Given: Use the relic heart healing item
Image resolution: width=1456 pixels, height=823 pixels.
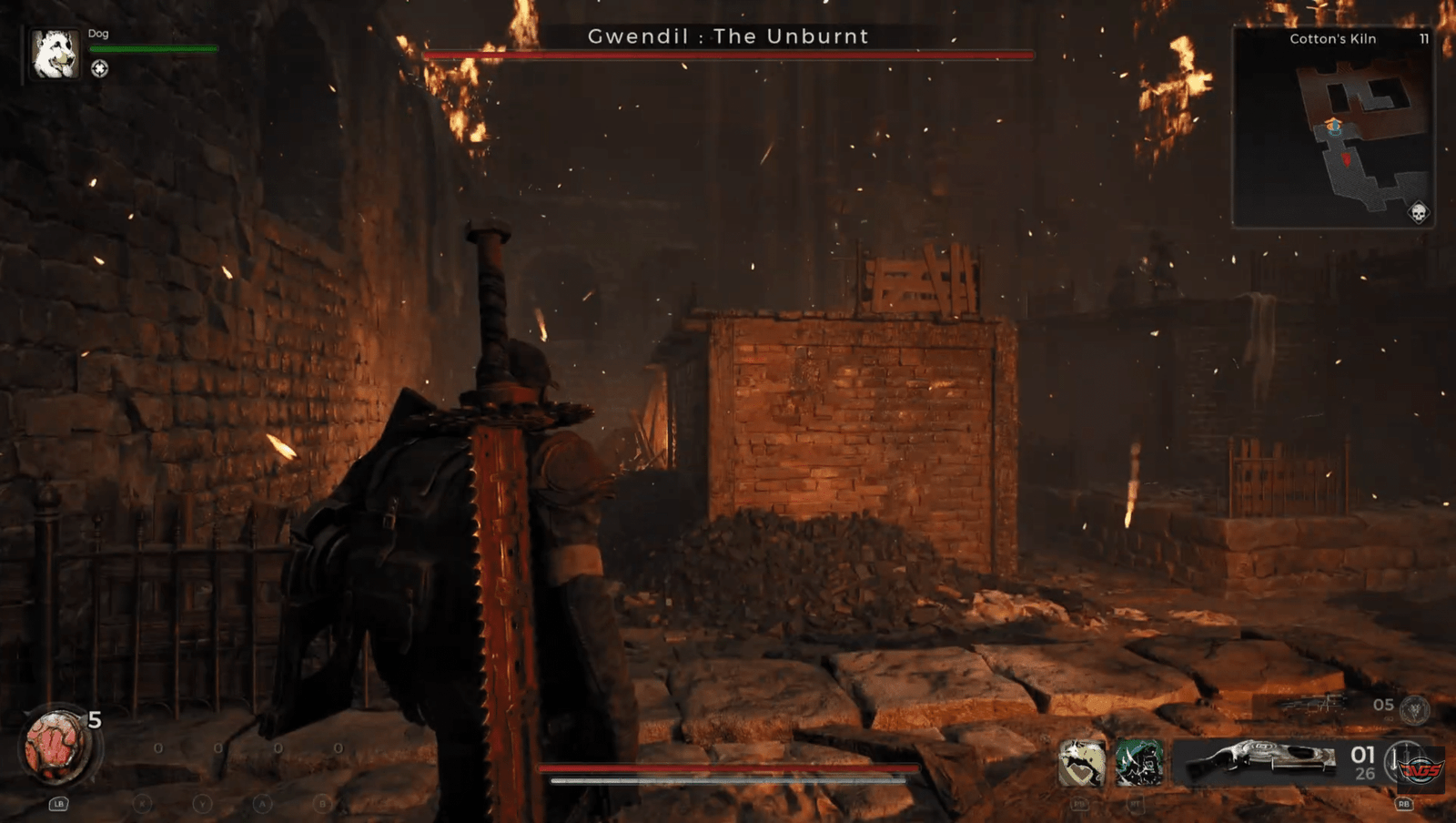Looking at the screenshot, I should pos(56,747).
